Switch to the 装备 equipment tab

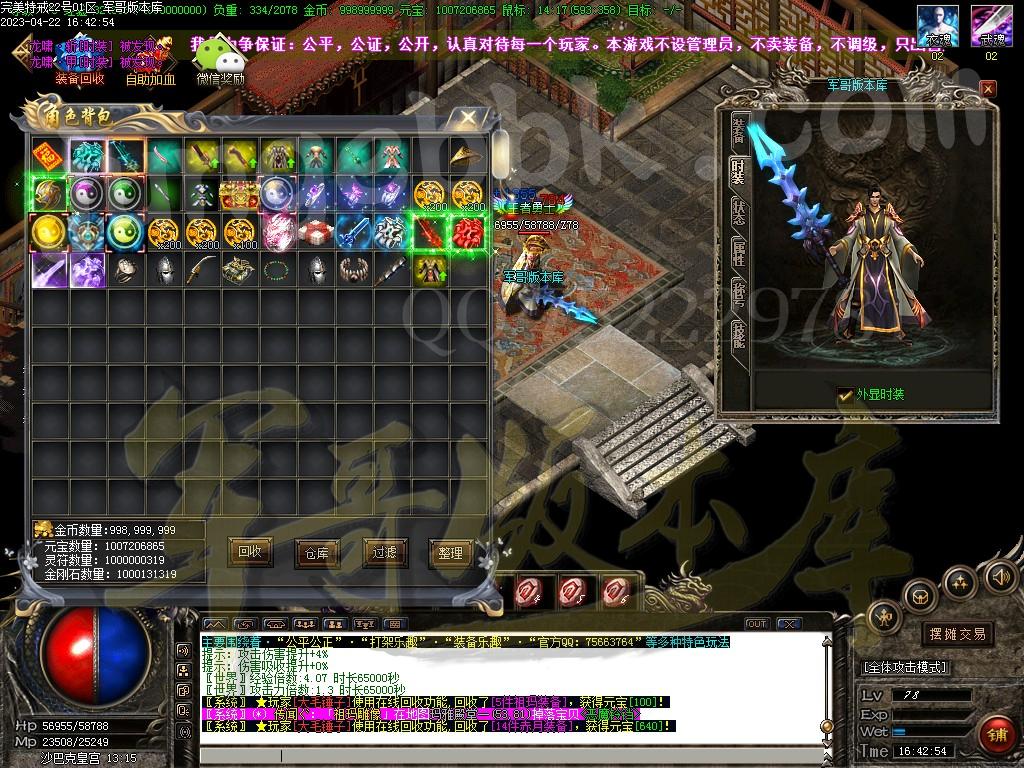(738, 130)
